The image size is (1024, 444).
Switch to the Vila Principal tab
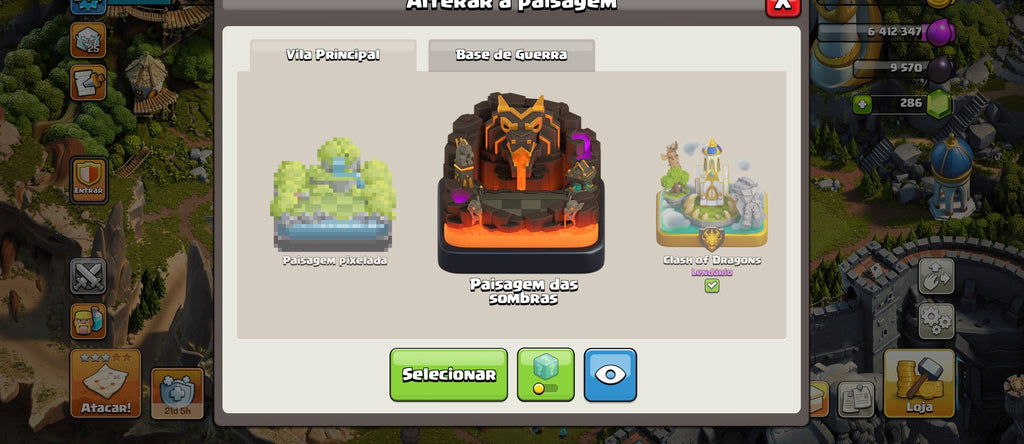[333, 55]
